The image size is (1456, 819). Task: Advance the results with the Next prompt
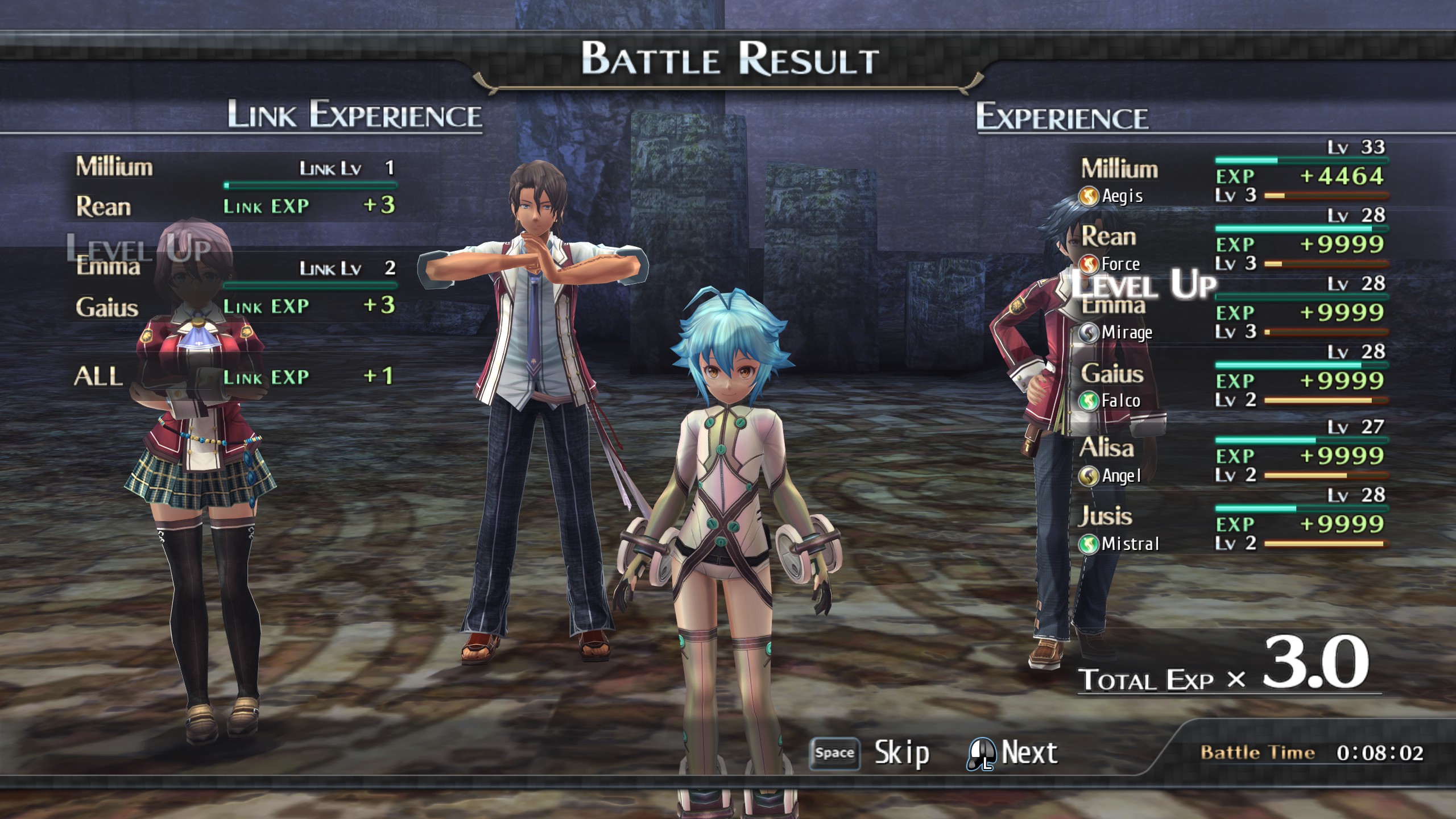click(x=1013, y=753)
